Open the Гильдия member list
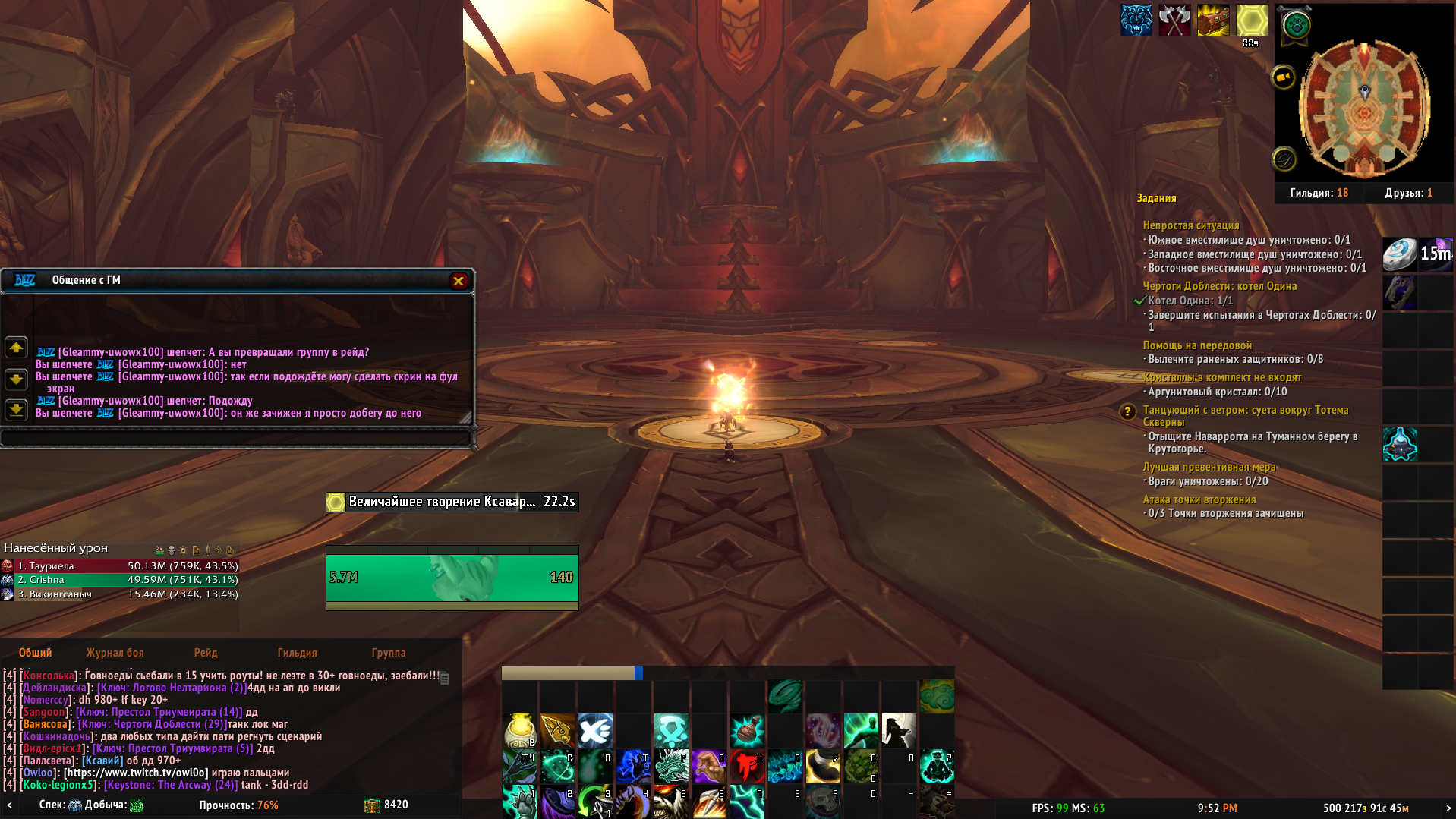The height and width of the screenshot is (819, 1456). [1319, 193]
